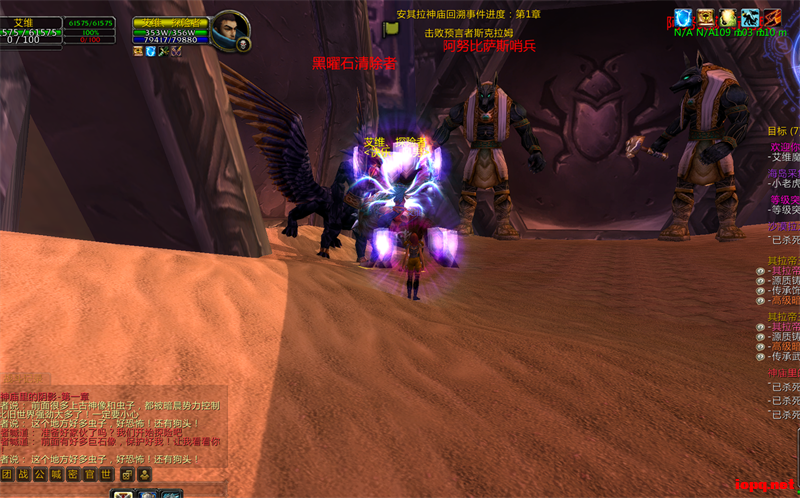Screen dimensions: 800x498
Task: Click the target portrait of the dark-haired man
Action: [x=229, y=30]
